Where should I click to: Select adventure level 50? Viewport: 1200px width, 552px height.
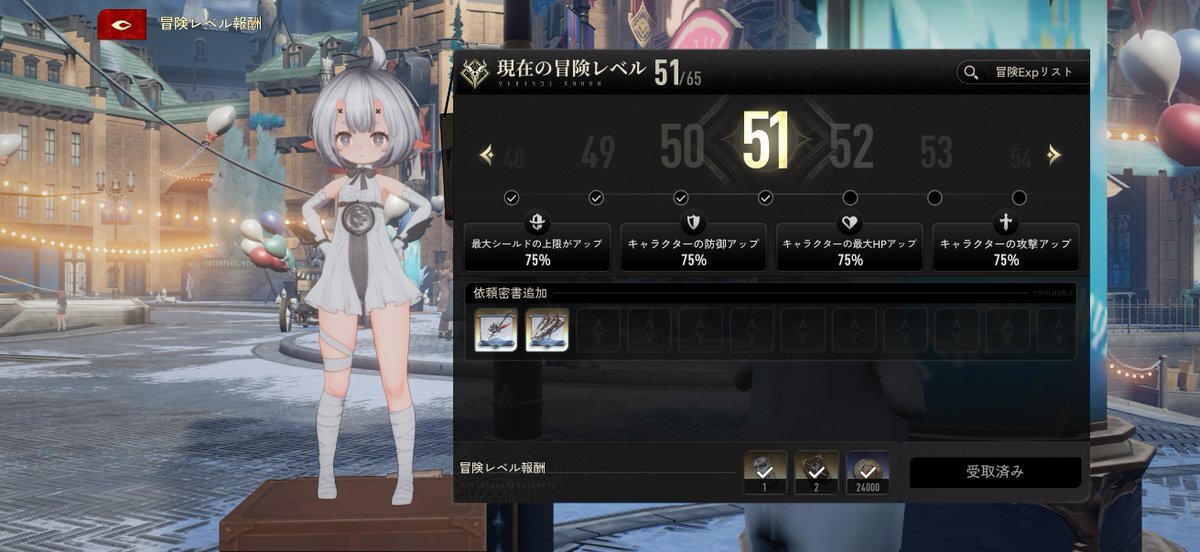pos(682,150)
